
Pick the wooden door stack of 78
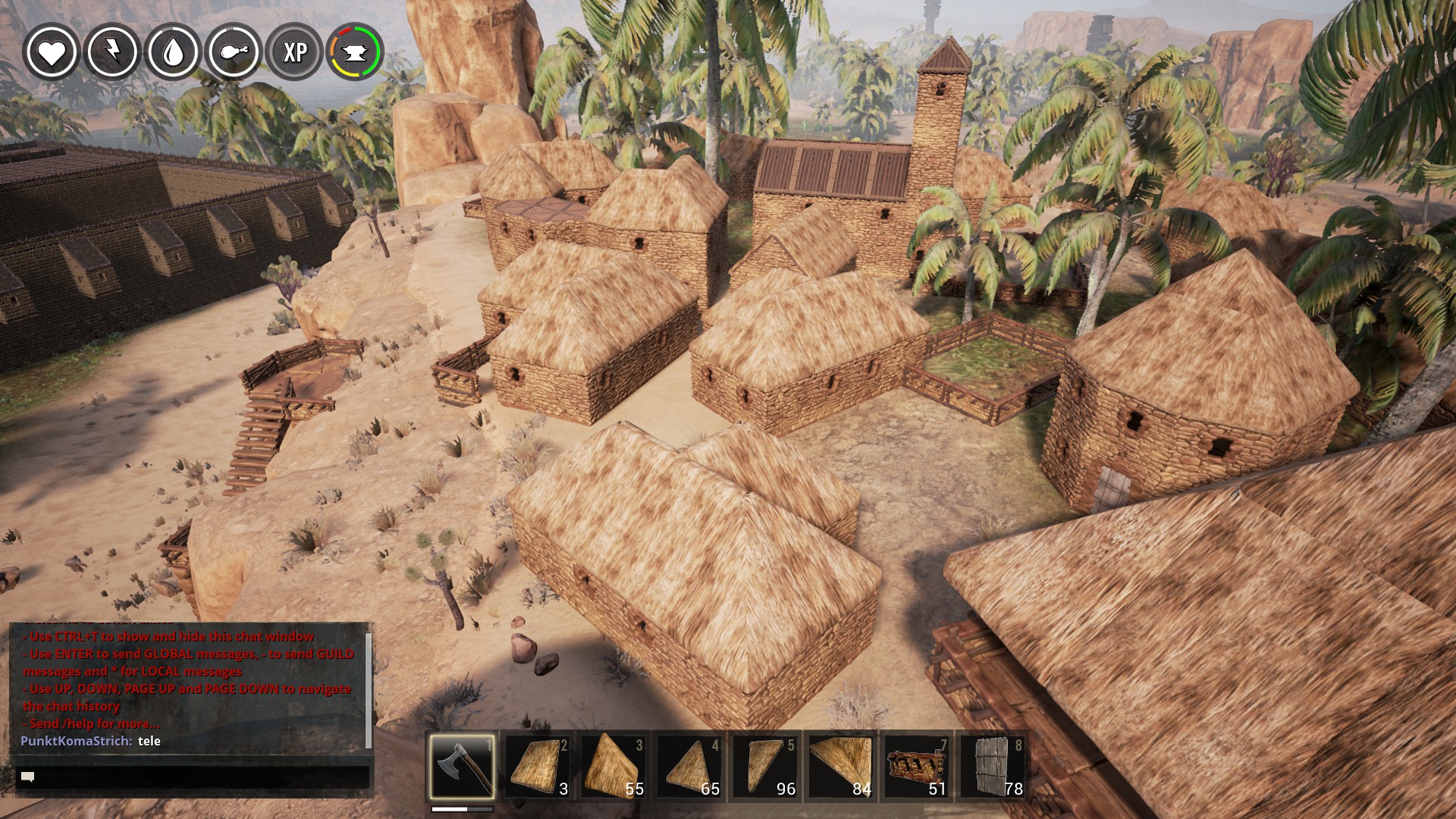[x=993, y=766]
